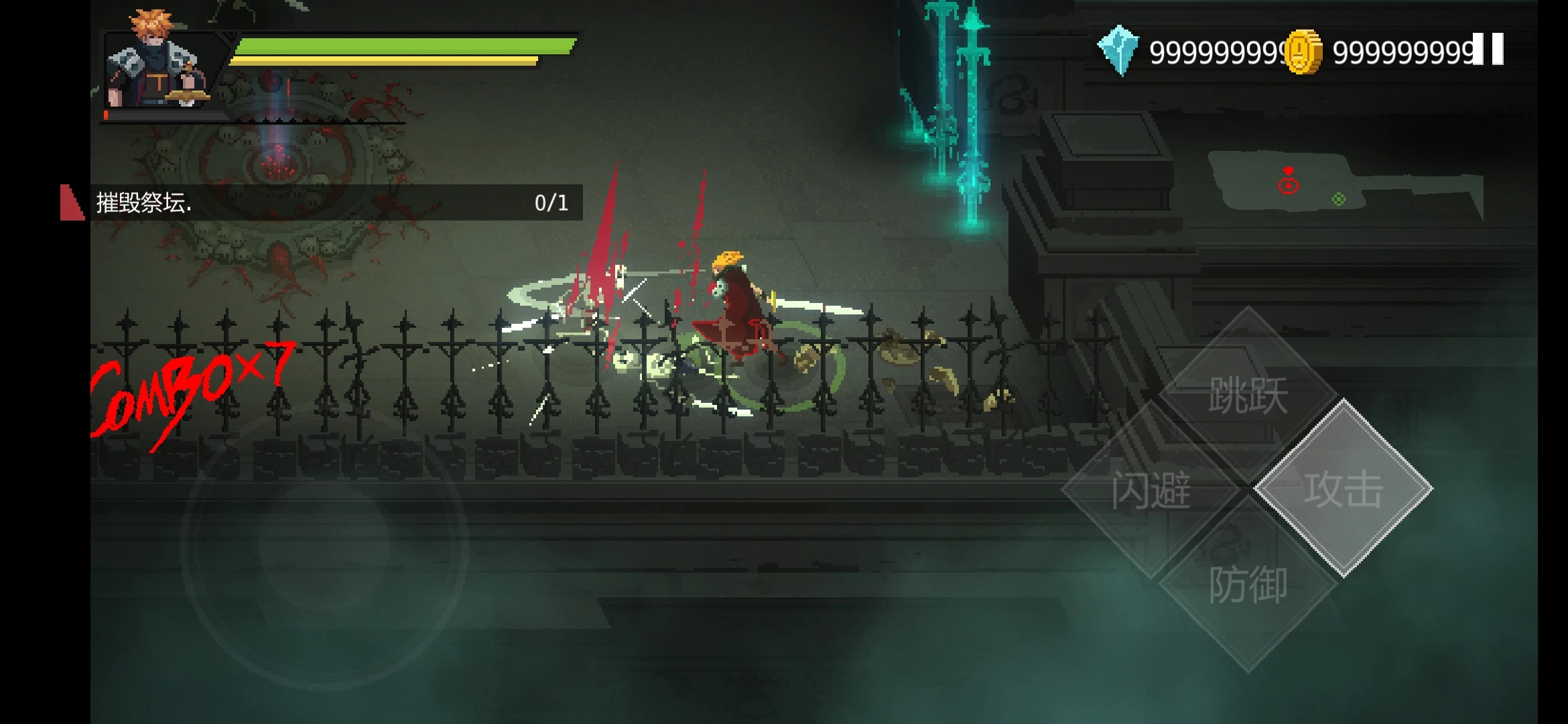Tap the blue diamond currency icon
This screenshot has height=724, width=1568.
tap(1118, 51)
